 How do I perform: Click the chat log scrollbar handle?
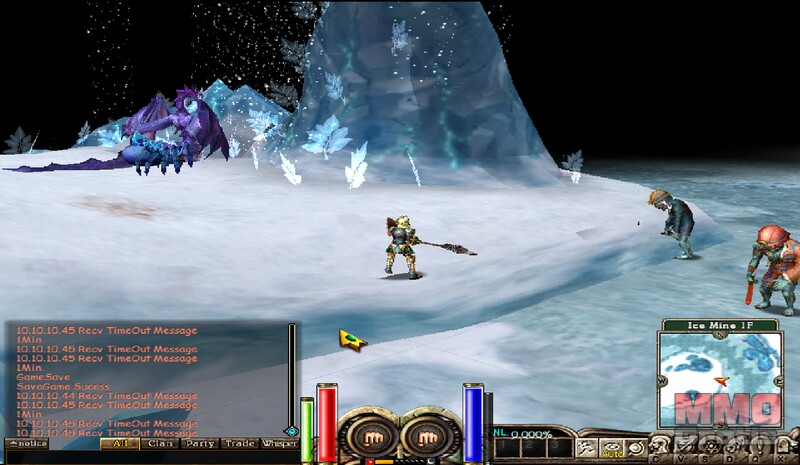[292, 431]
